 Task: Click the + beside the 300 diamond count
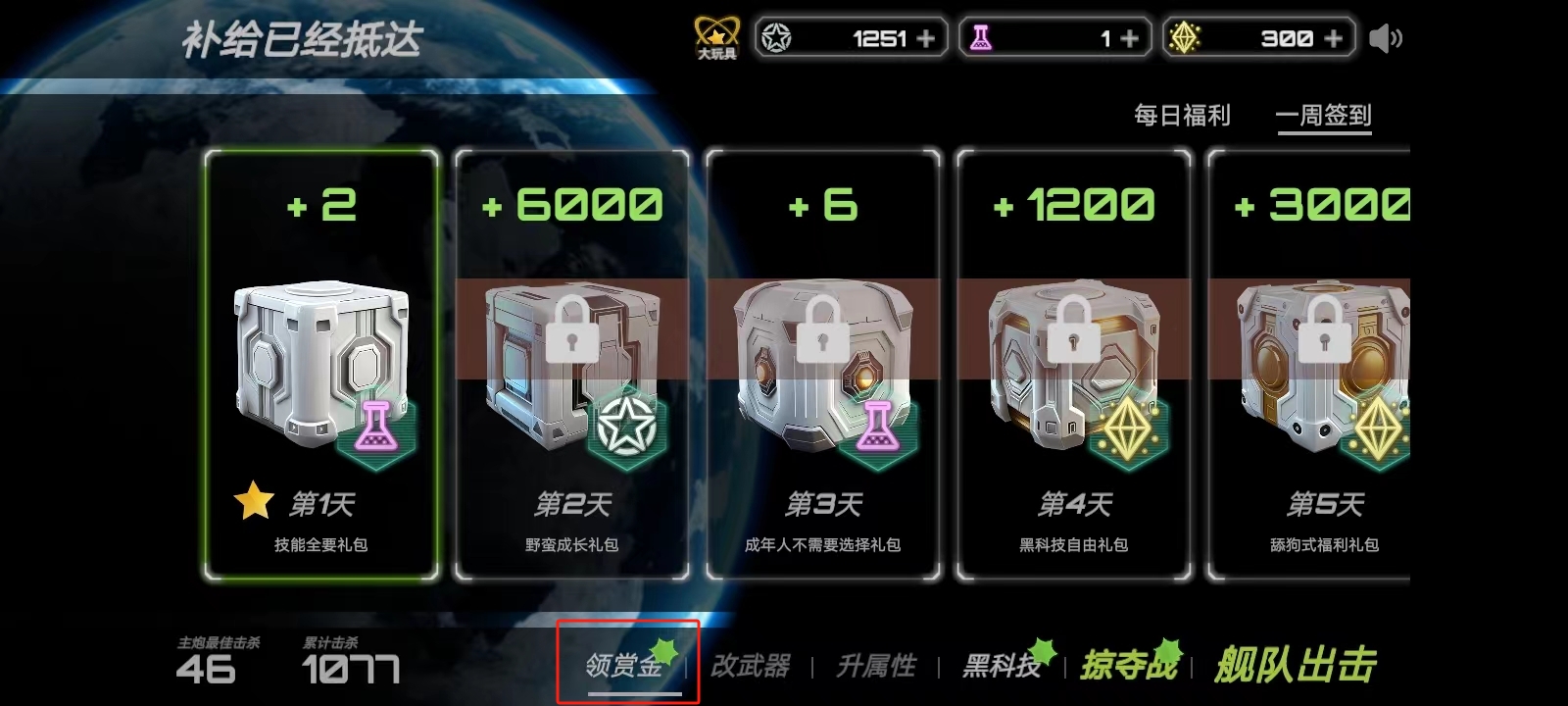[x=1334, y=37]
